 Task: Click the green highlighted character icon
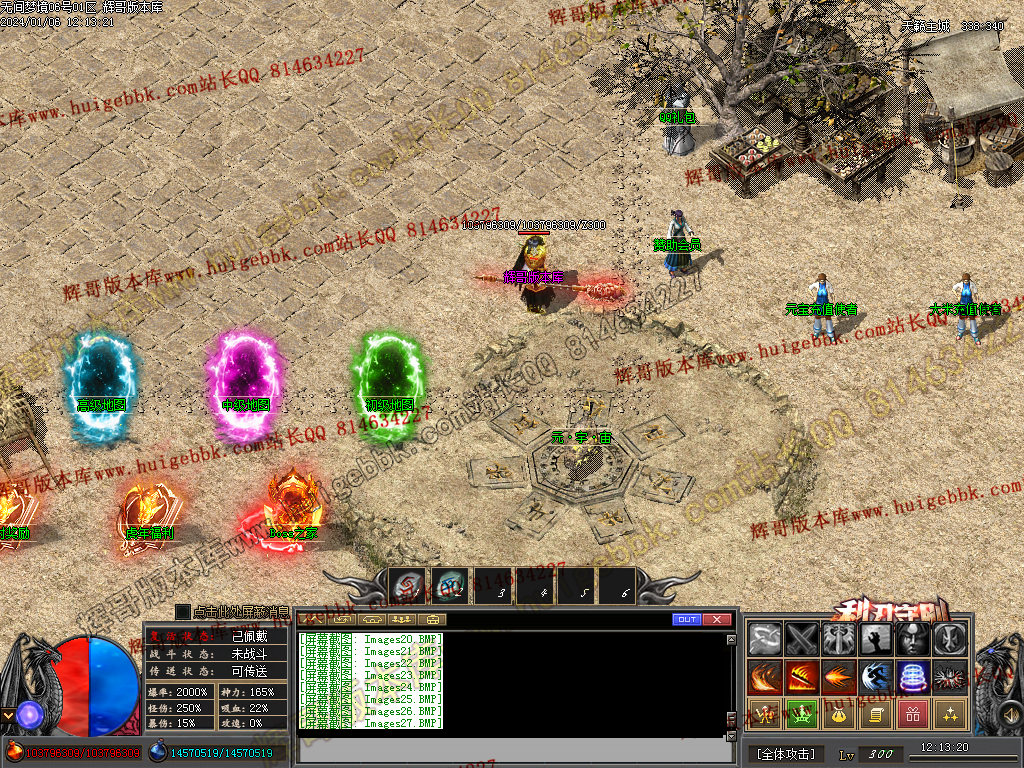pos(802,714)
